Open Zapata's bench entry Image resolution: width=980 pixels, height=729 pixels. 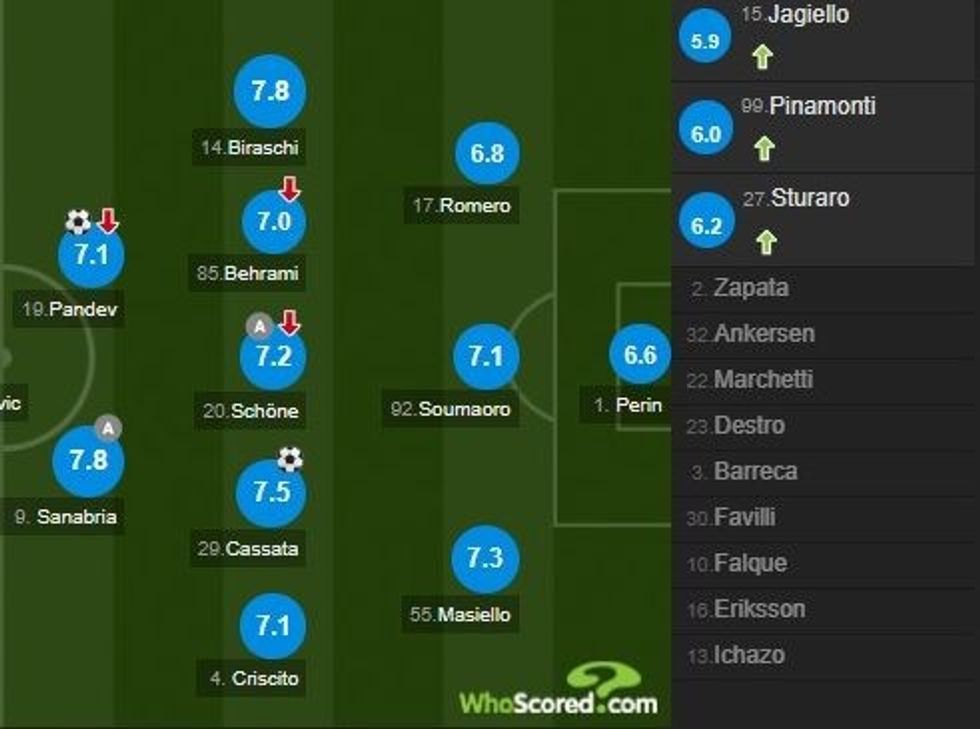pyautogui.click(x=750, y=288)
